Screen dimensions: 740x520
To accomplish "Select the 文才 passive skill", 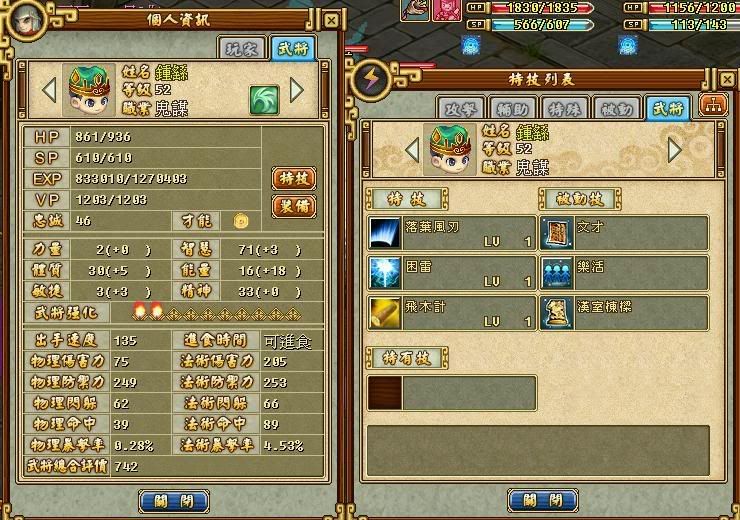I will point(625,234).
